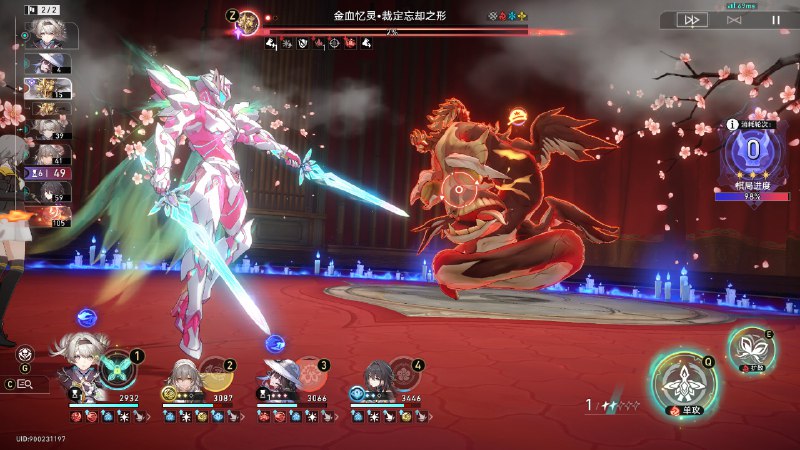Toggle double-speed battle mode

pos(691,19)
